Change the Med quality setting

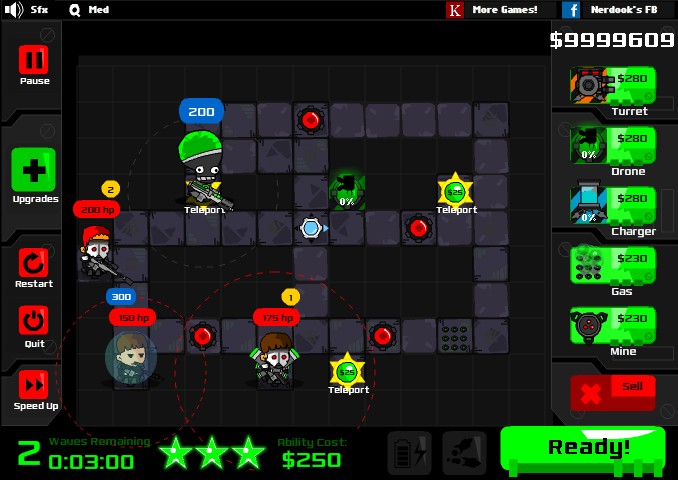click(88, 10)
